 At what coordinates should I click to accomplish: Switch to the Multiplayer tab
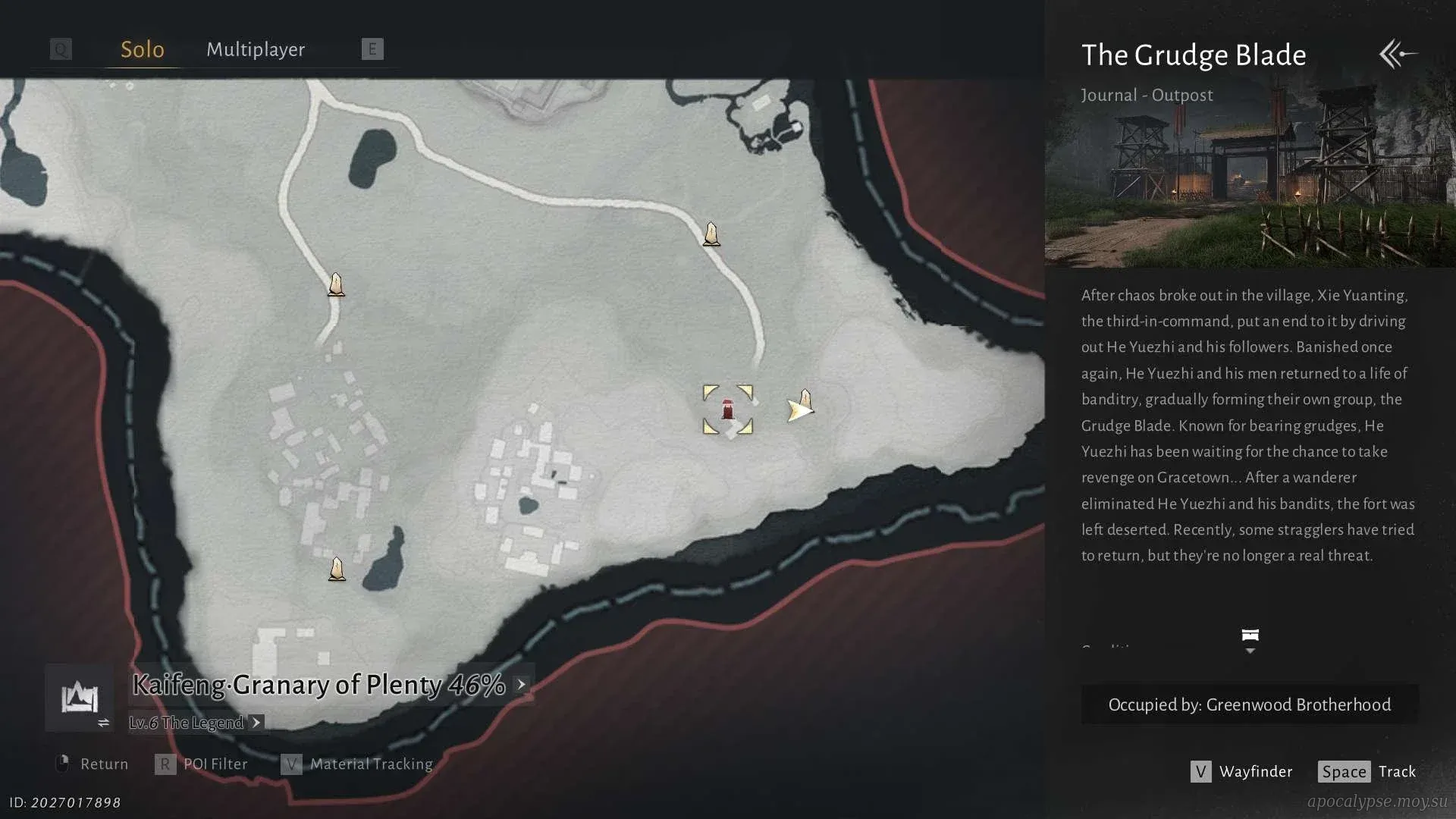(256, 50)
